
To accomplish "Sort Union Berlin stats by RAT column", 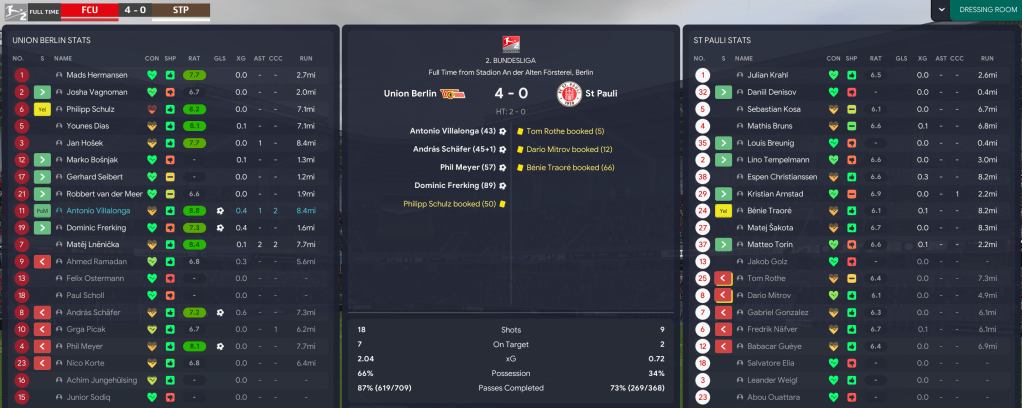I will pyautogui.click(x=194, y=57).
